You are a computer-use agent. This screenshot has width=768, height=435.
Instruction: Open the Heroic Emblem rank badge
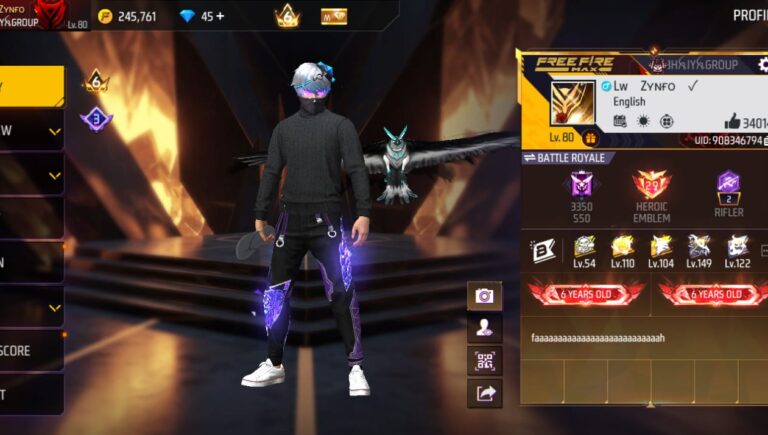tap(651, 188)
